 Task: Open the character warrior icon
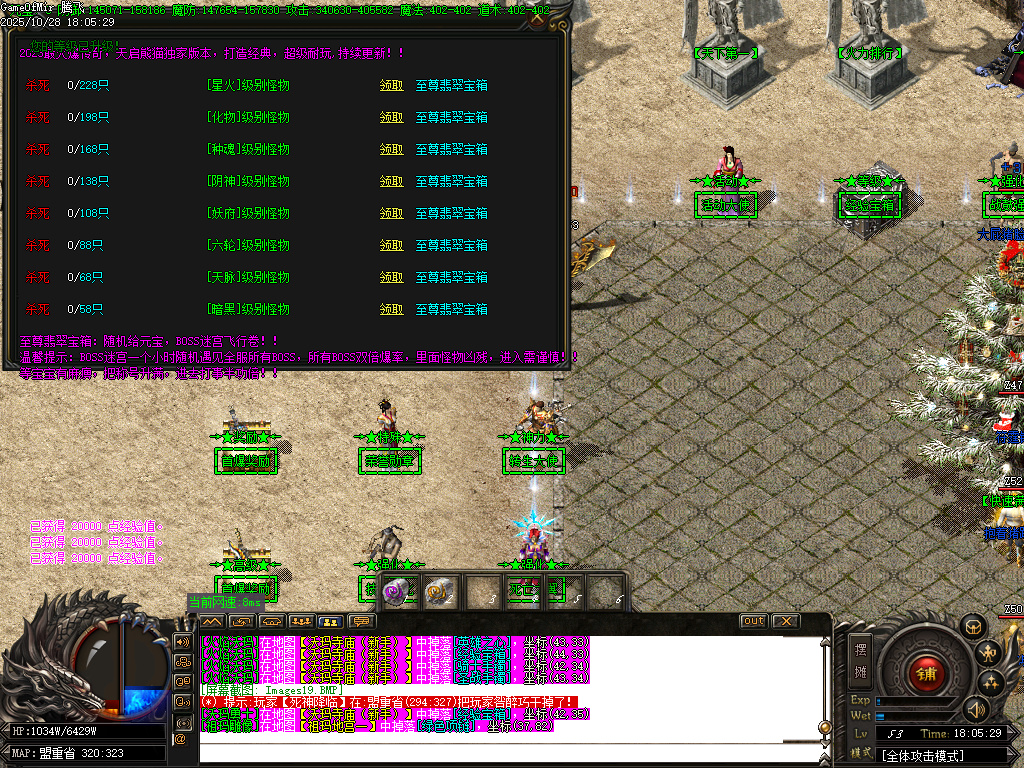[990, 654]
